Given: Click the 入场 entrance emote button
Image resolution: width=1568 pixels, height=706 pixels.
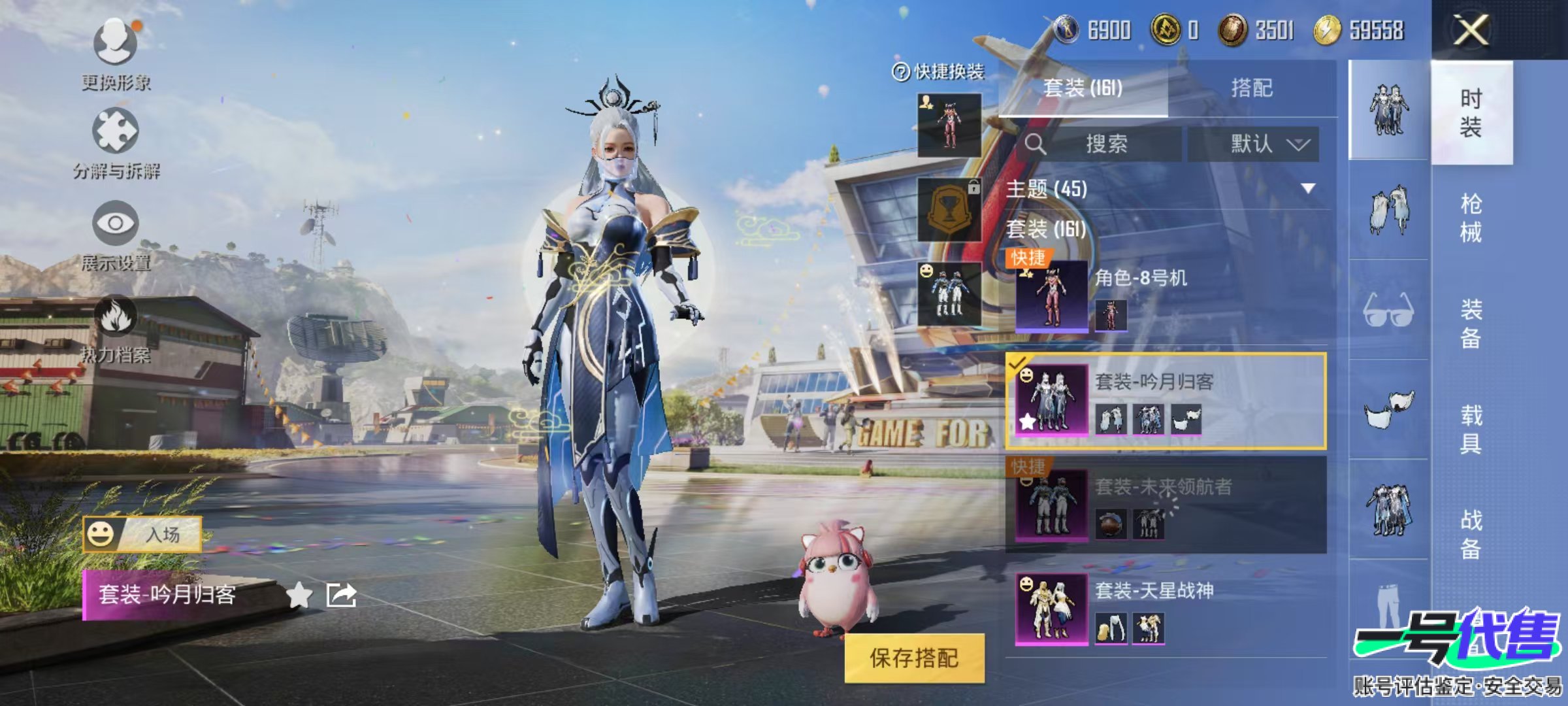Looking at the screenshot, I should click(142, 534).
